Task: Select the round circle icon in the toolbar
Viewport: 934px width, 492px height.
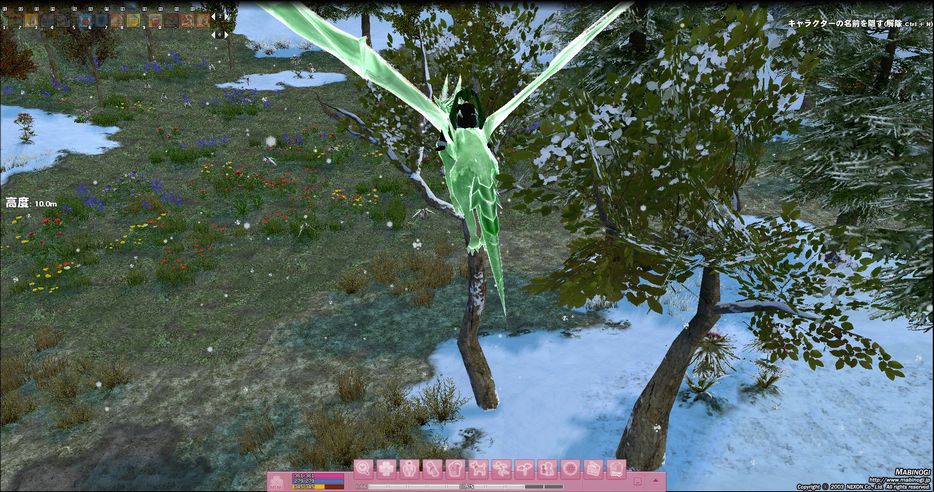Action: point(570,468)
